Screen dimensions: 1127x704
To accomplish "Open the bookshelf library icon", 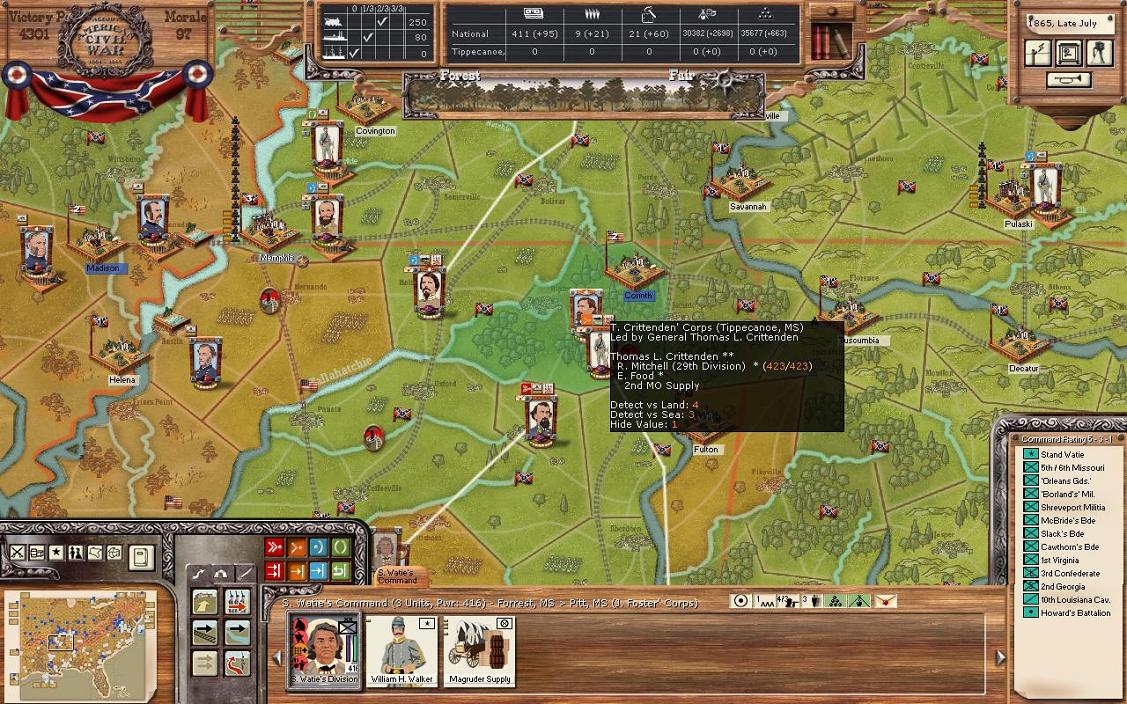I will (829, 42).
